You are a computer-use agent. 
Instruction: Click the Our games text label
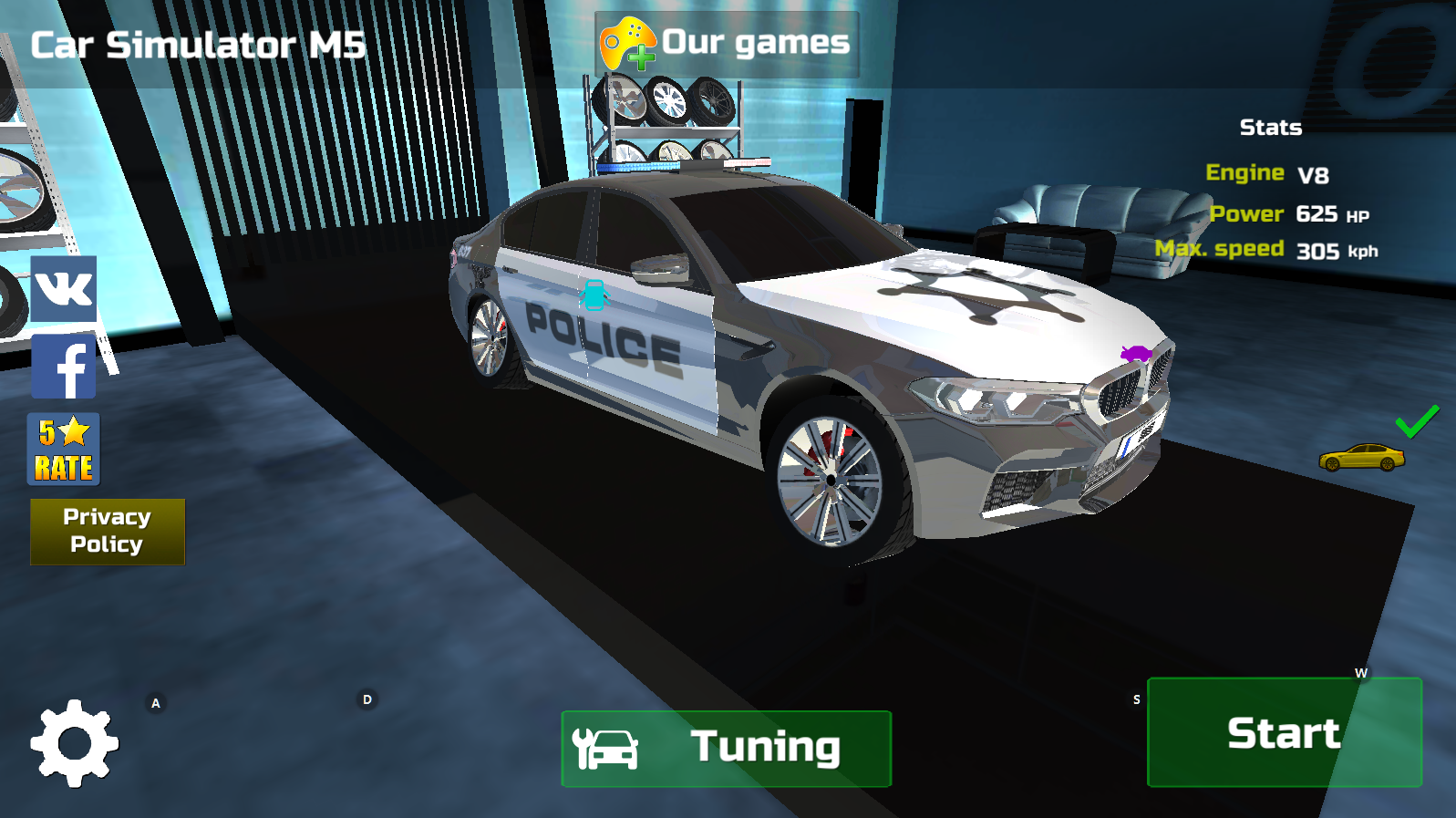pos(755,41)
